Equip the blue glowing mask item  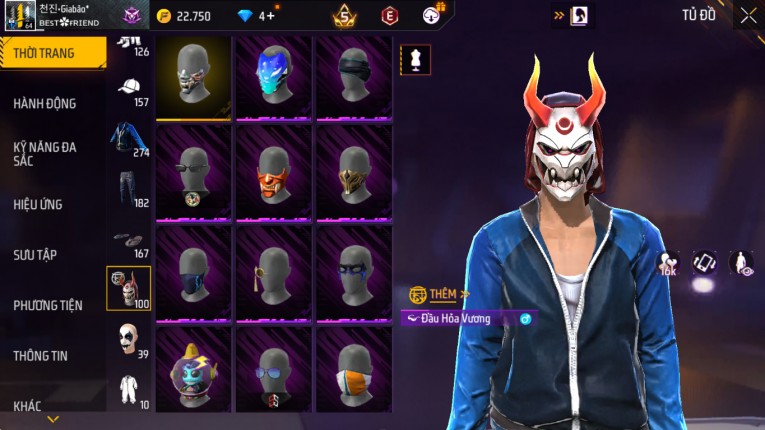(x=273, y=76)
